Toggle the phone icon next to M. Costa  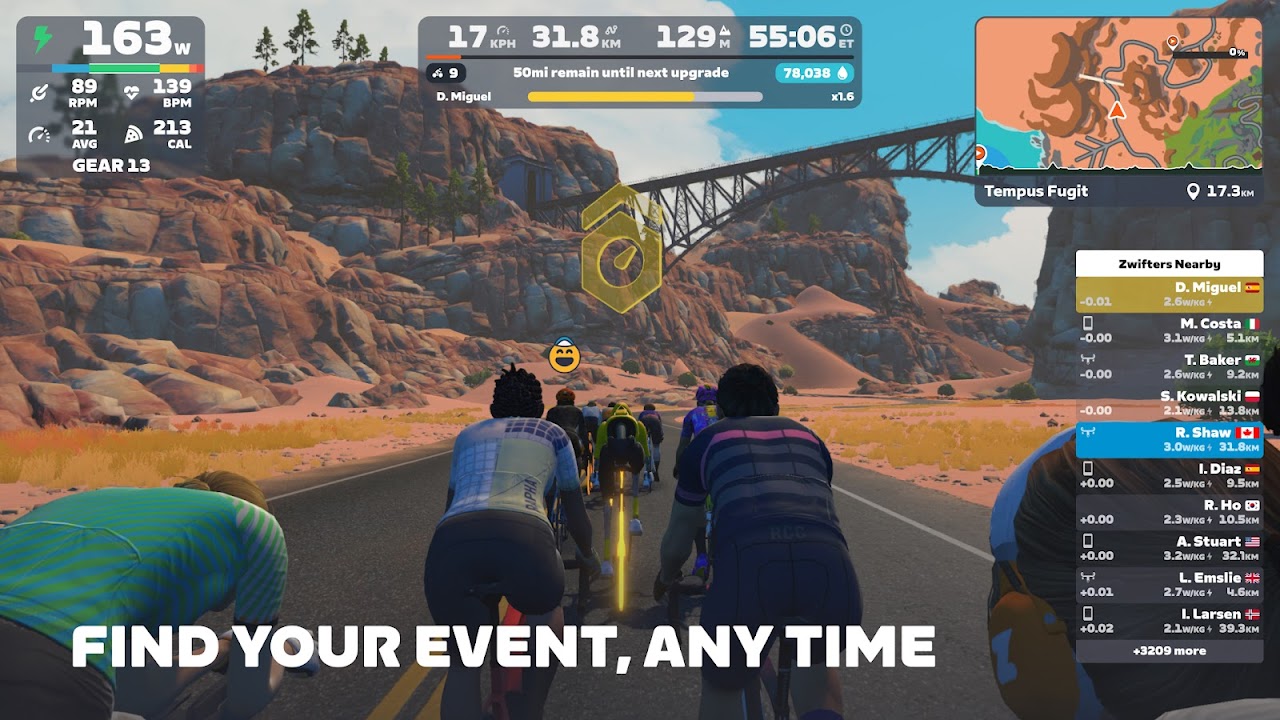(1089, 322)
